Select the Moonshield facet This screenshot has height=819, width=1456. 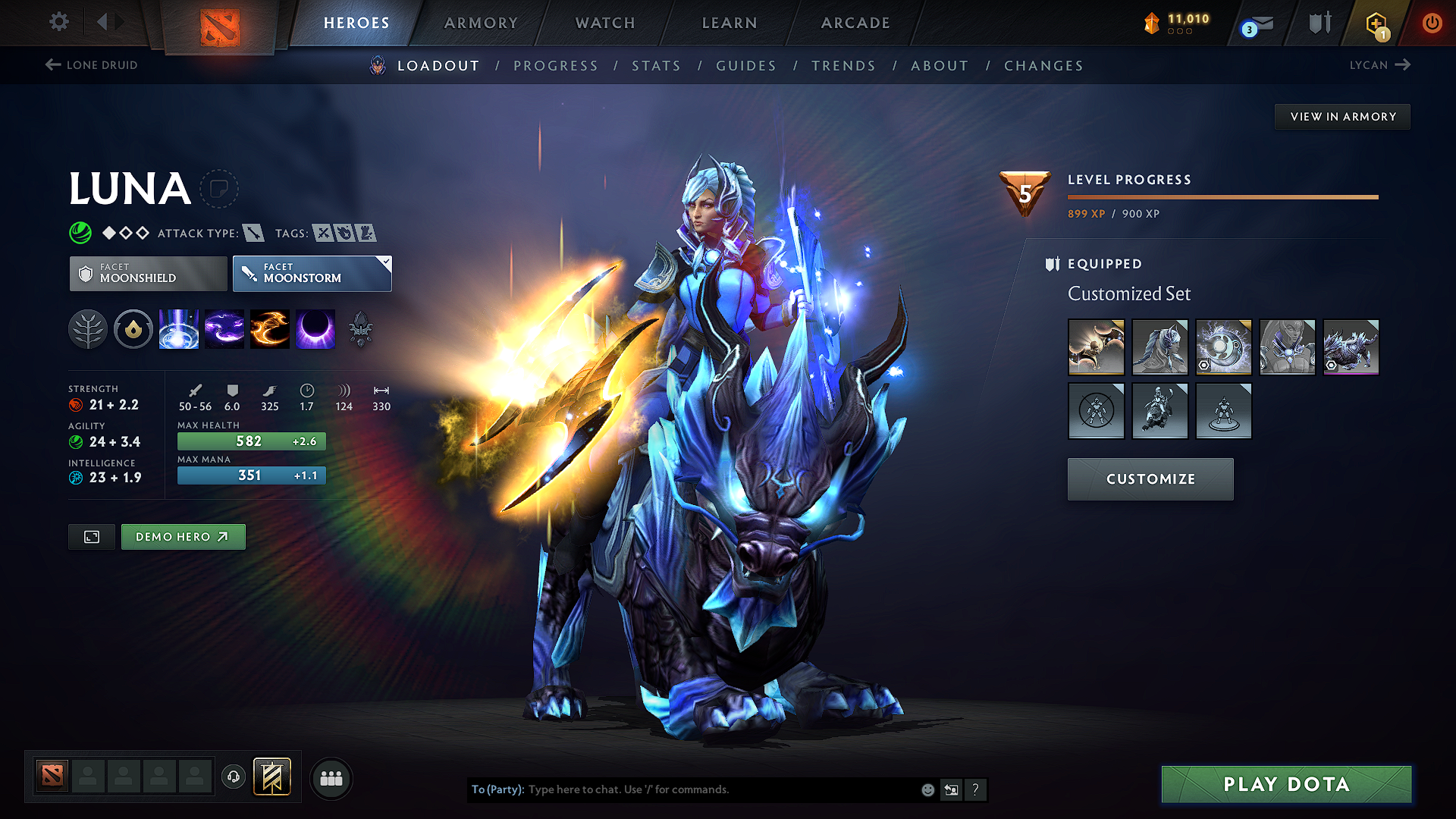pyautogui.click(x=147, y=273)
